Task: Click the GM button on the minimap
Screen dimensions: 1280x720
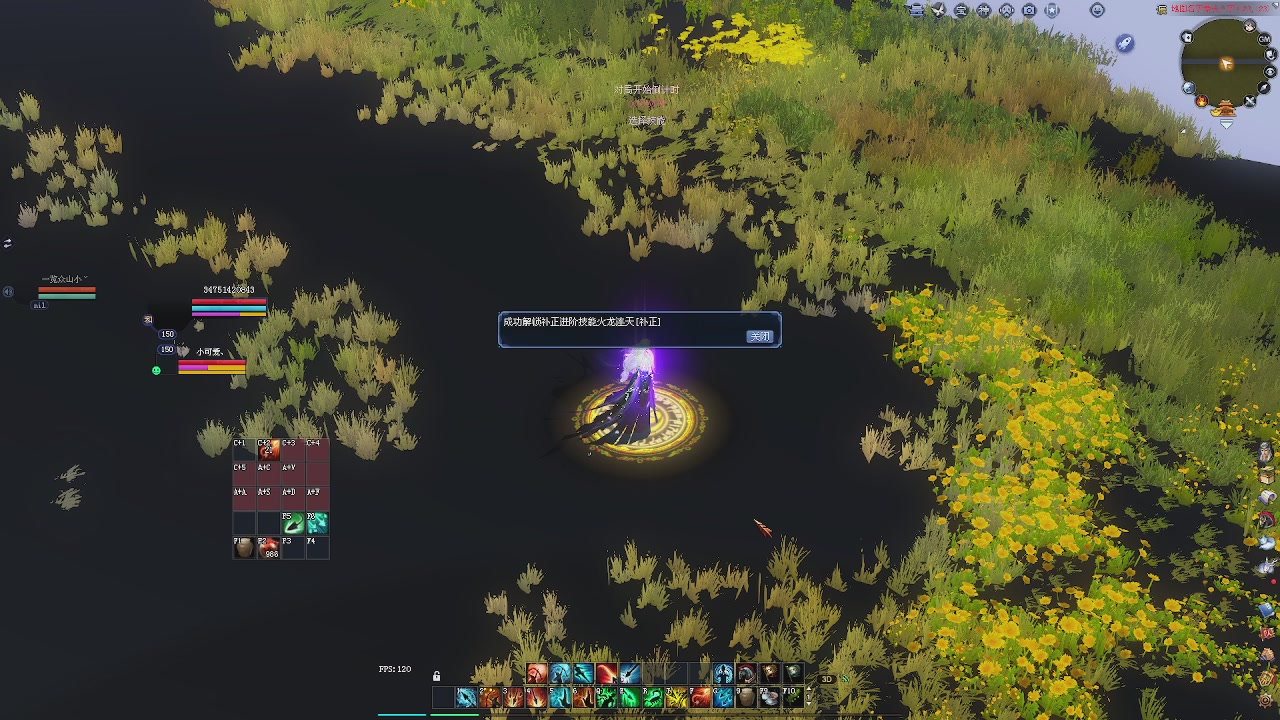Action: (x=1264, y=39)
